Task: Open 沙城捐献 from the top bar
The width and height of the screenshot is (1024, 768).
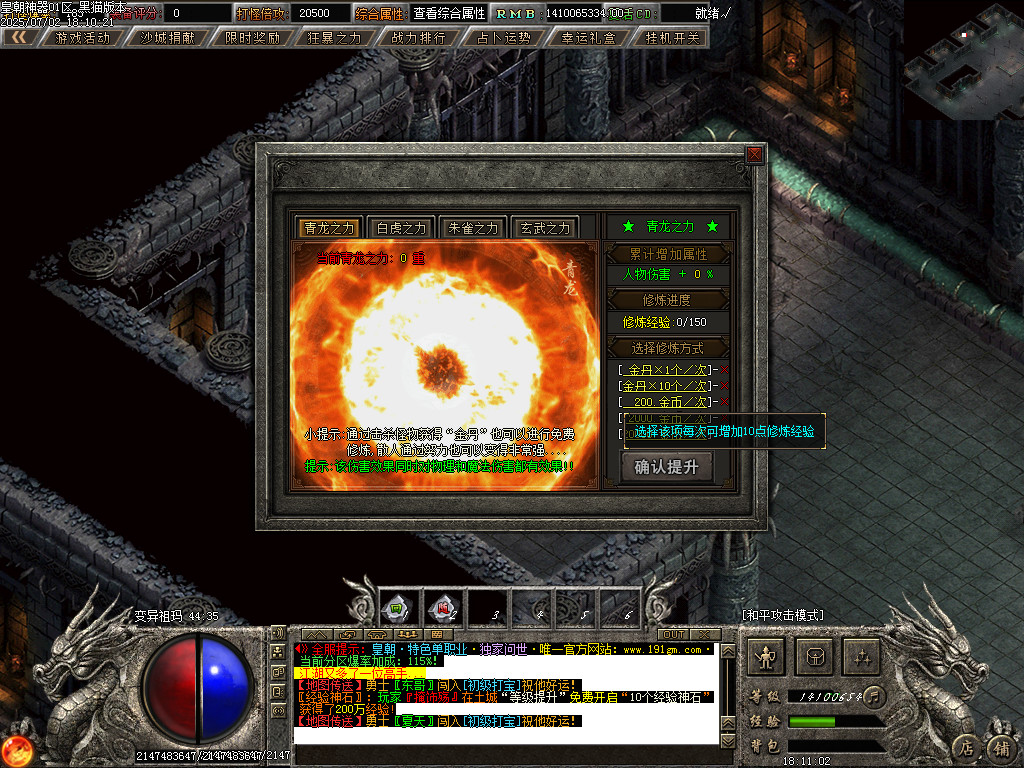Action: click(167, 38)
